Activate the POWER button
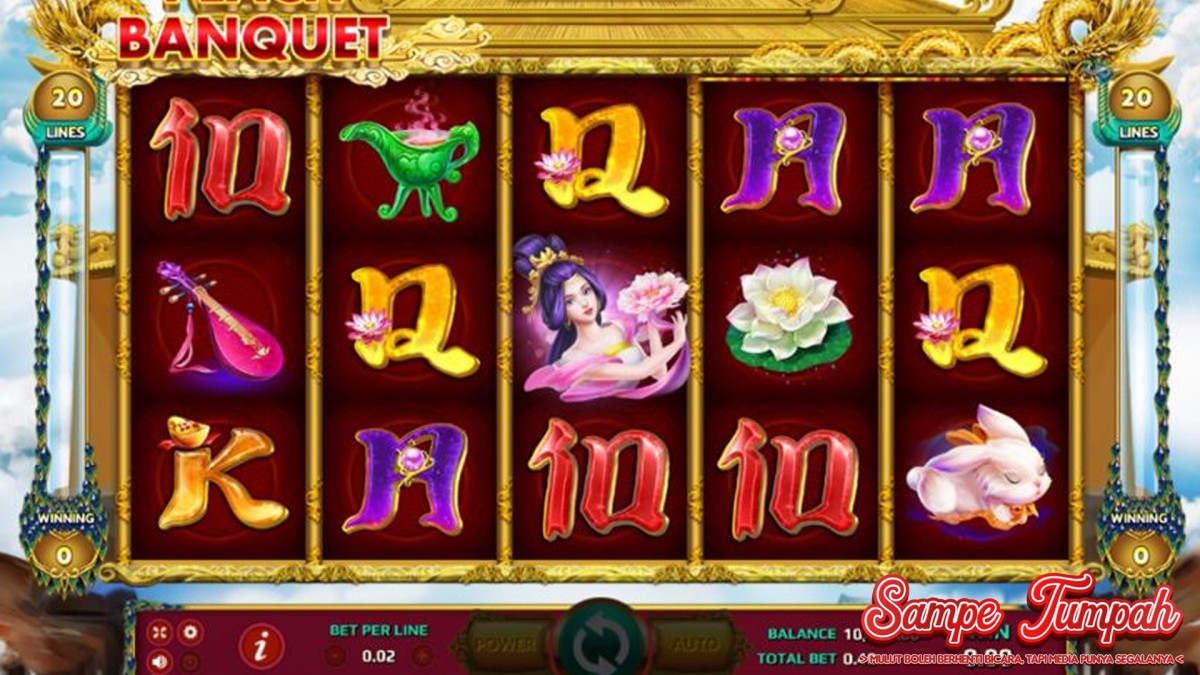This screenshot has width=1200, height=675. (506, 646)
